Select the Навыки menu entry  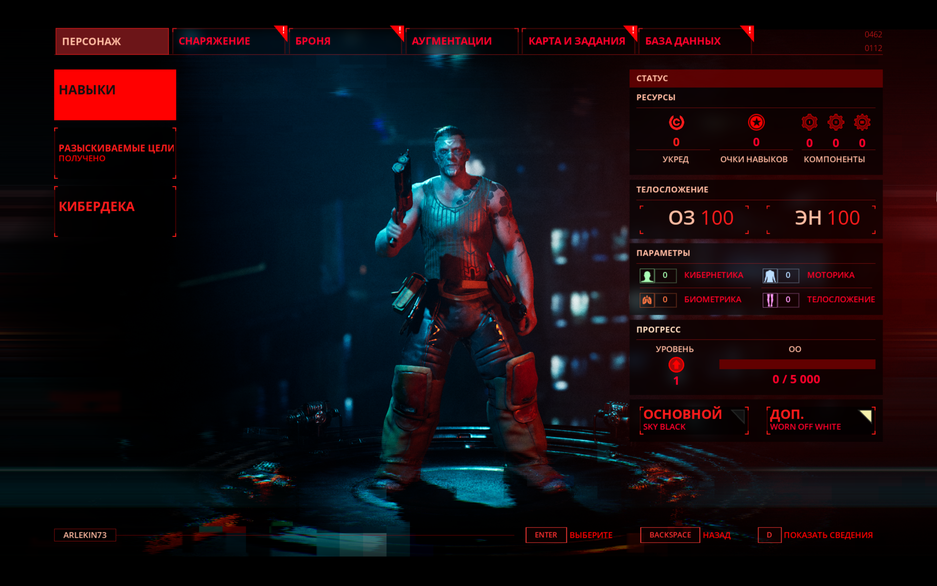click(115, 94)
